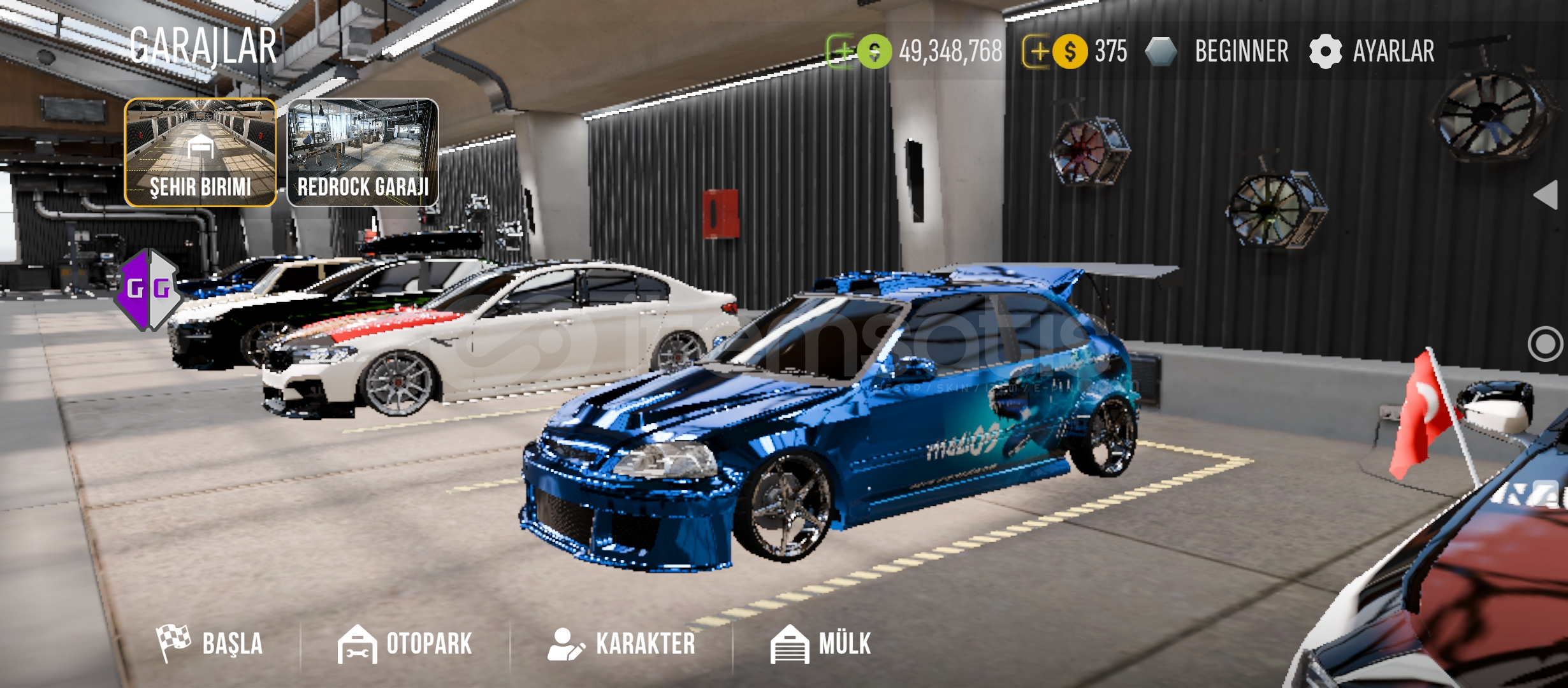Screen dimensions: 1568x688
Task: Tap the Android home circle button
Action: 1544,344
